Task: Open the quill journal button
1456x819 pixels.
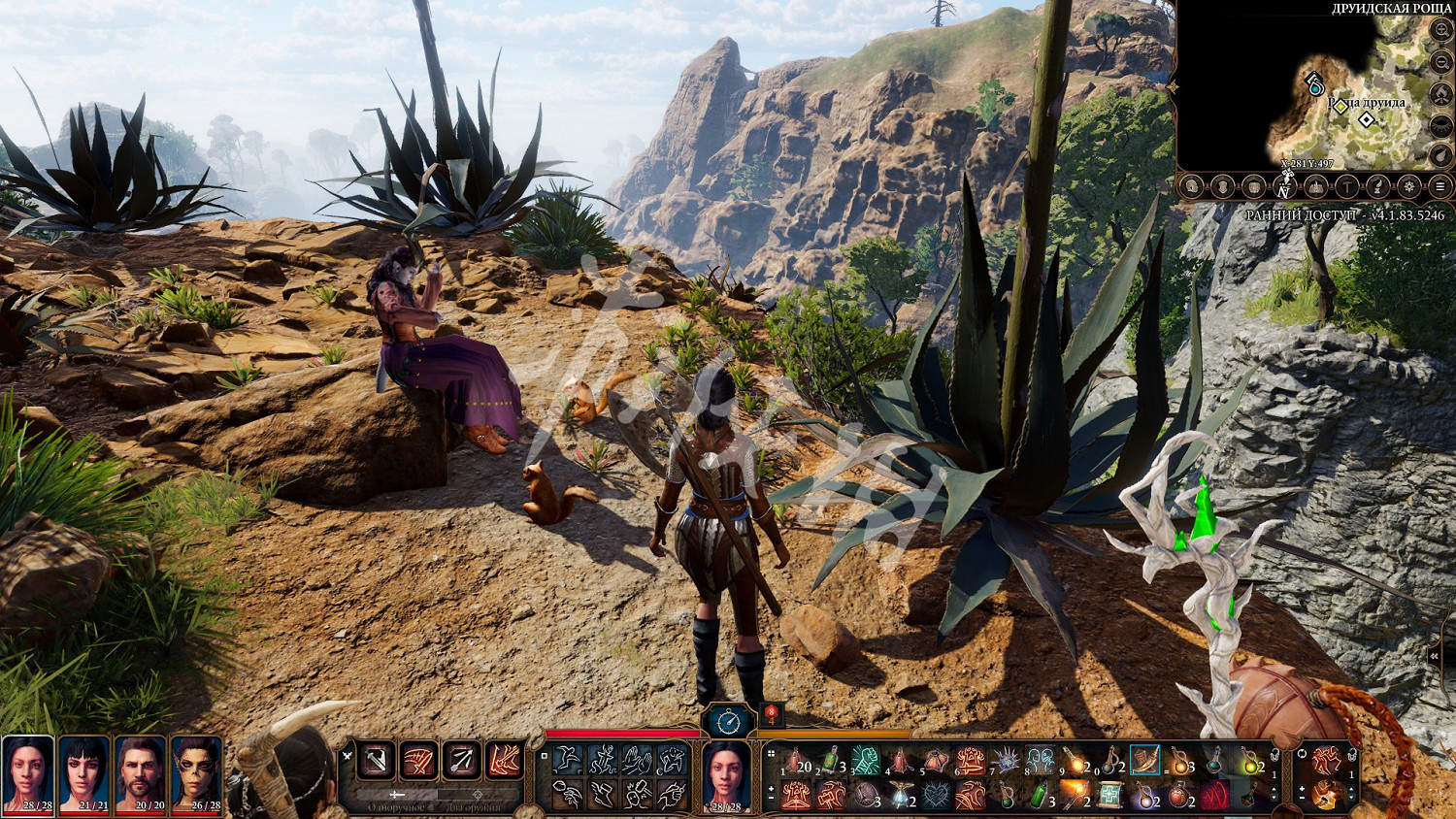Action: point(1377,186)
